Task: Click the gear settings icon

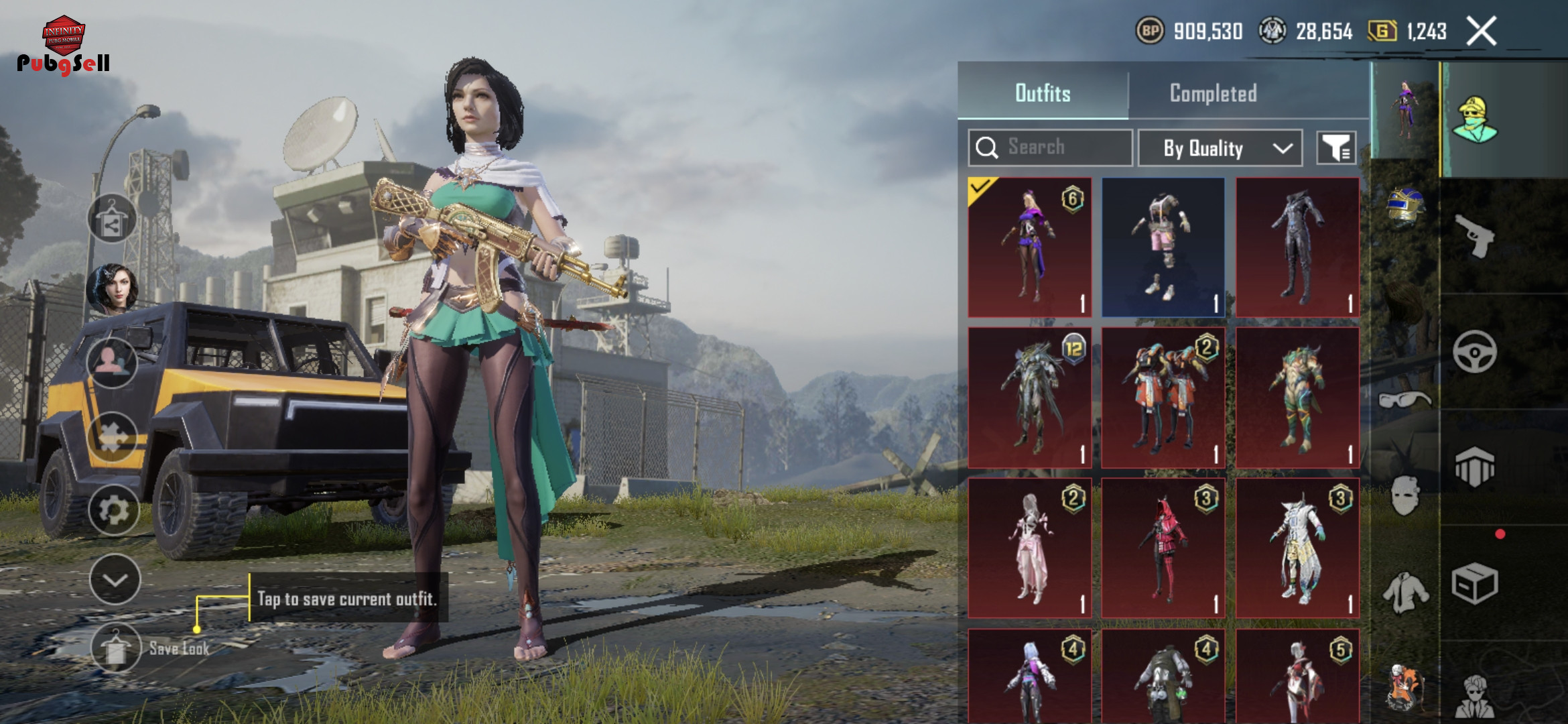Action: 114,511
